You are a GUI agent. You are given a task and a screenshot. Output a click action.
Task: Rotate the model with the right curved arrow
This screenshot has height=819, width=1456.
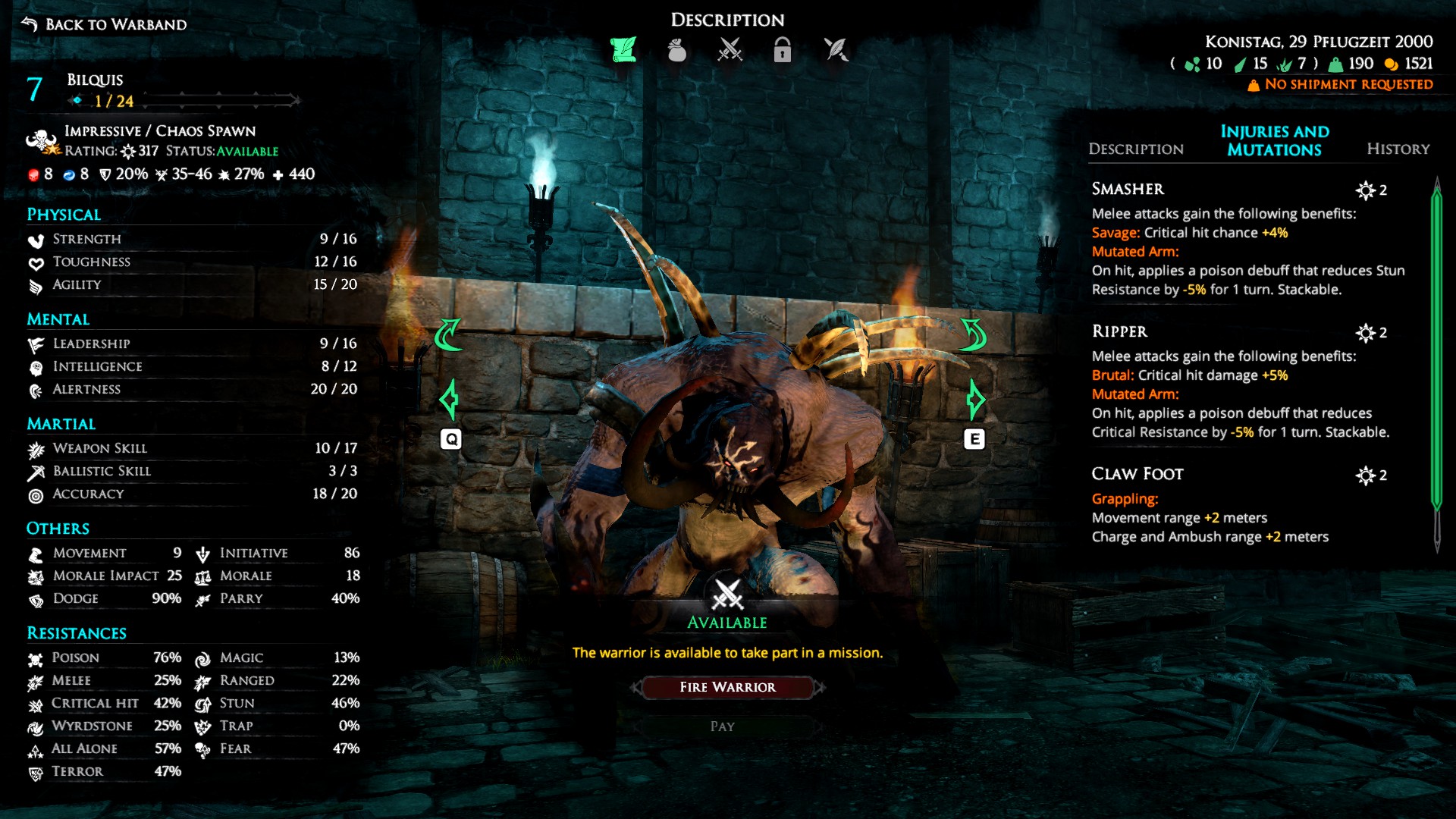click(973, 334)
